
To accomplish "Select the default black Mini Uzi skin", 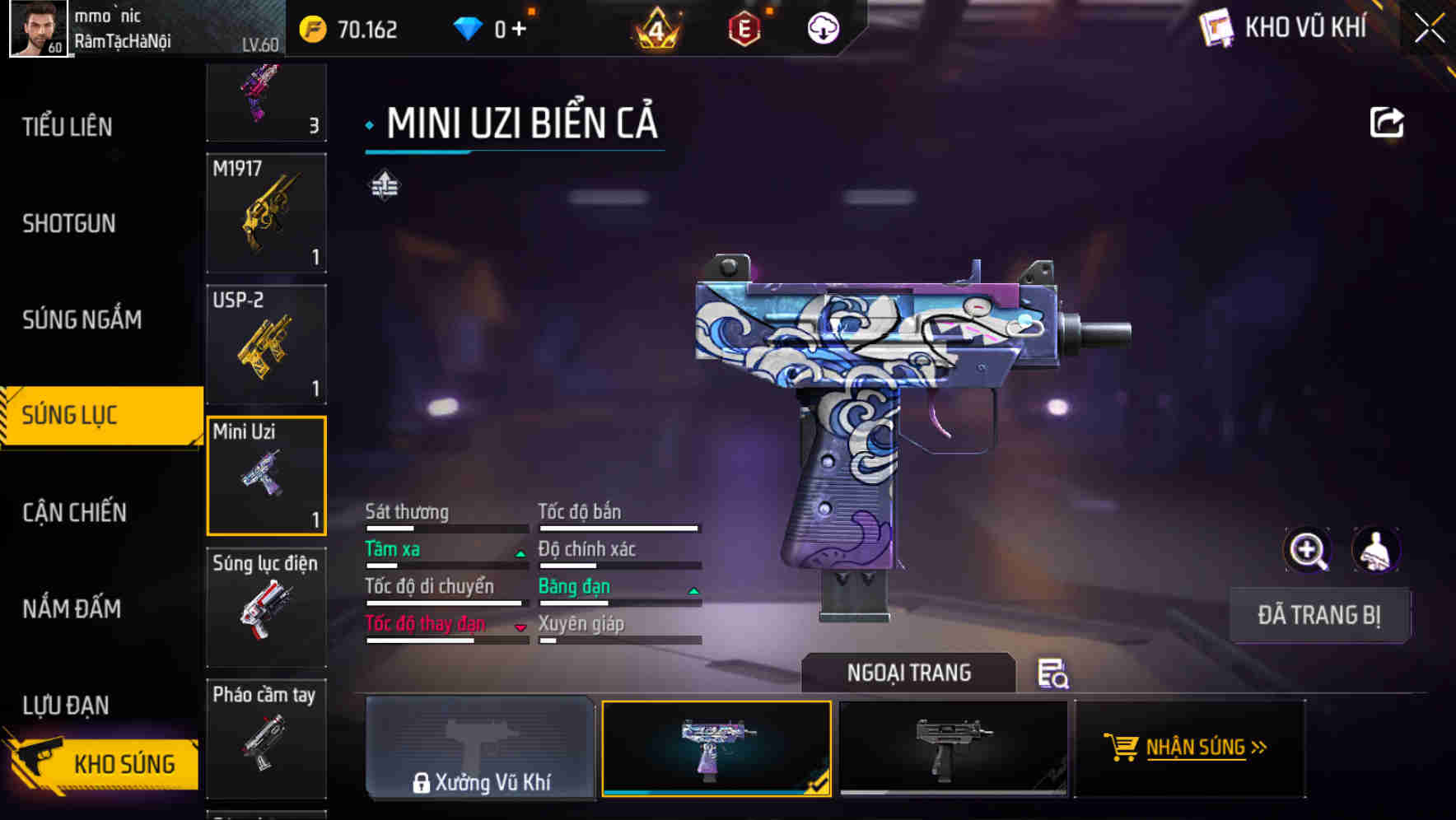I will [x=953, y=748].
